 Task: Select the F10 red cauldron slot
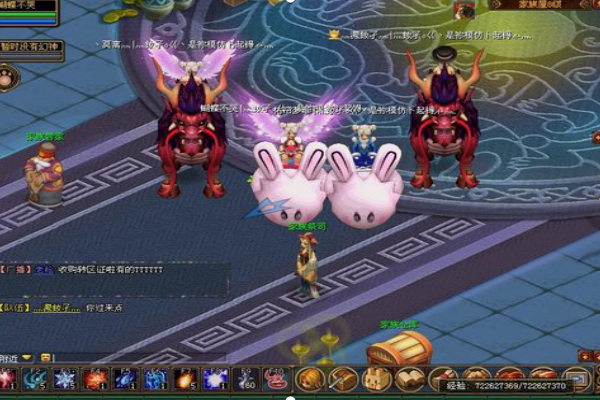(x=276, y=379)
